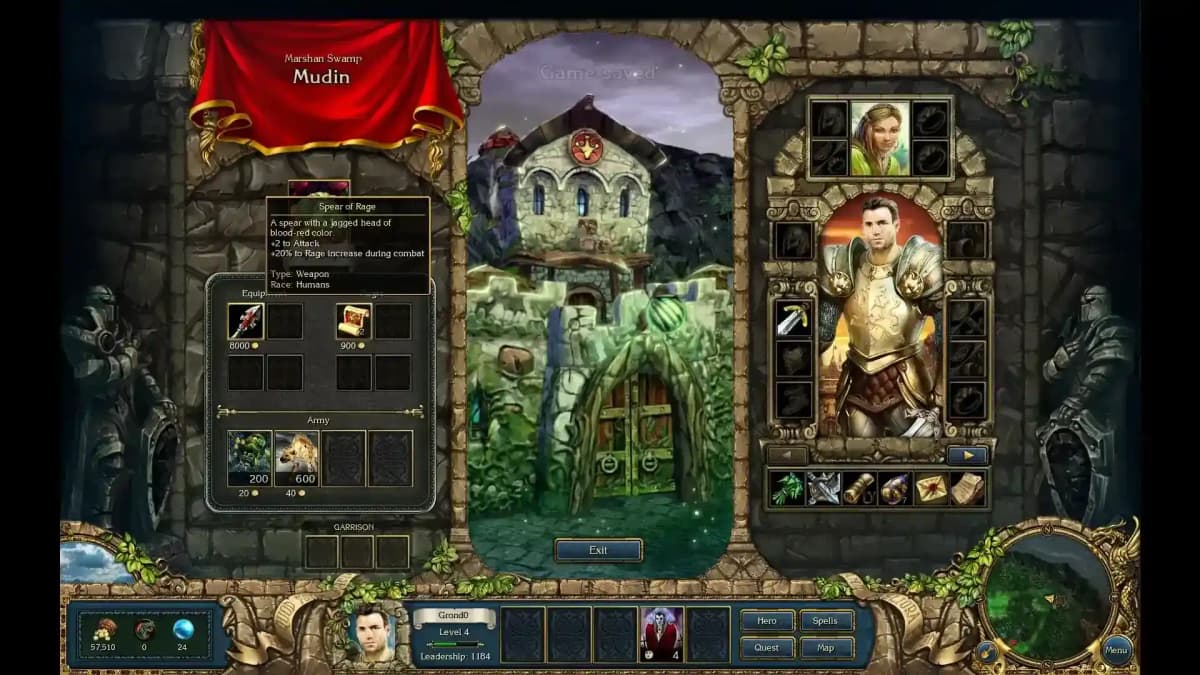The width and height of the screenshot is (1200, 675).
Task: Choose the hyena unit costing 40 gold
Action: tap(296, 458)
